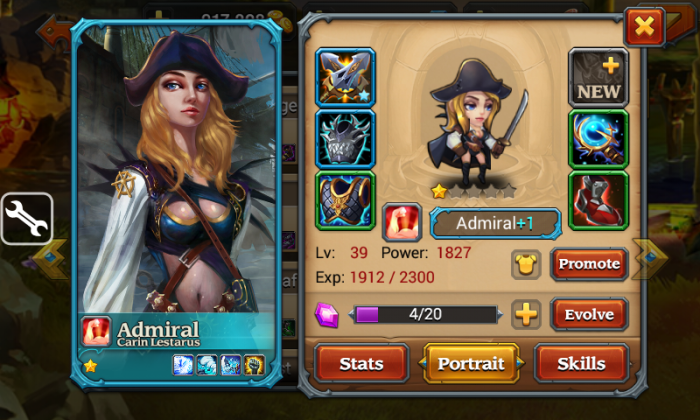Open the NEW empty equipment slot
700x420 pixels.
tap(598, 77)
